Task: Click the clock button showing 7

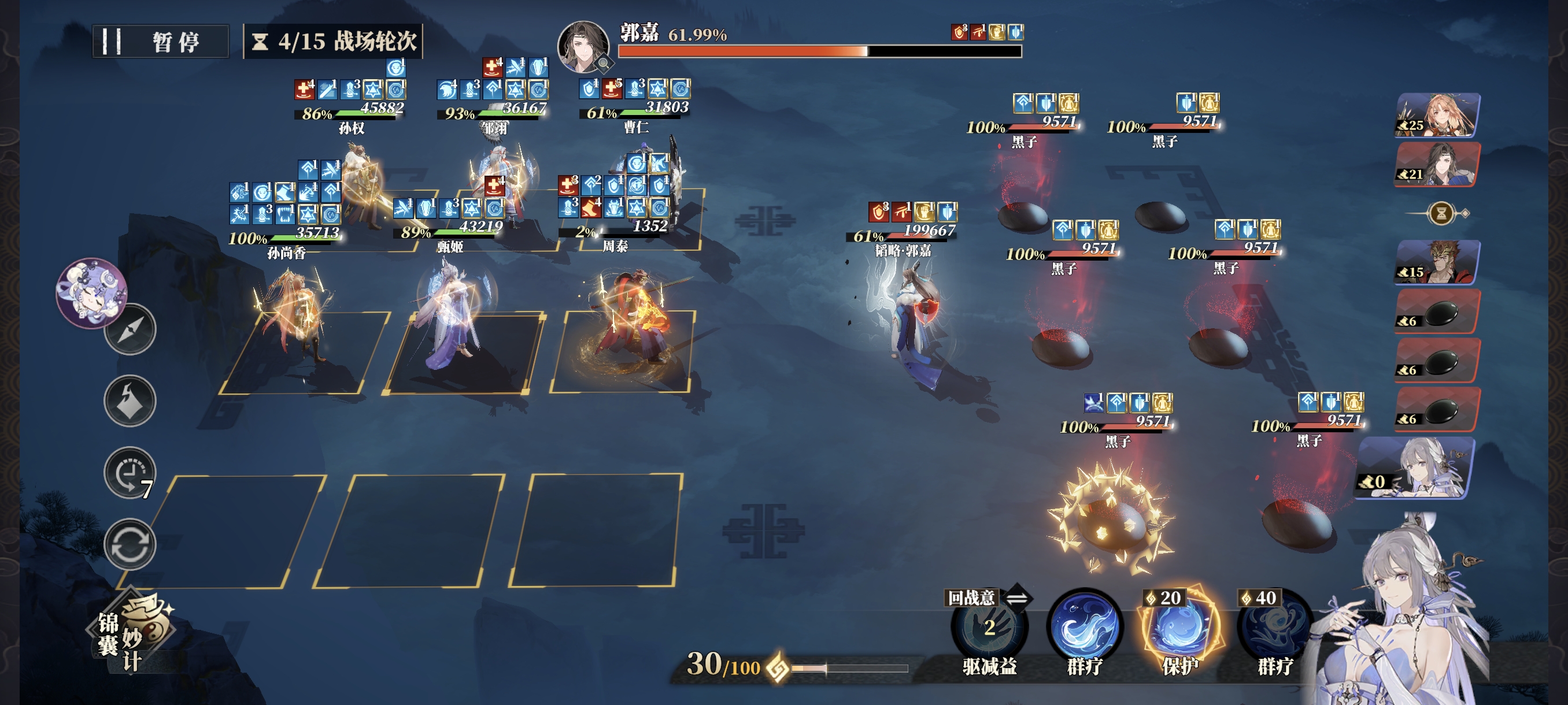Action: click(x=130, y=473)
